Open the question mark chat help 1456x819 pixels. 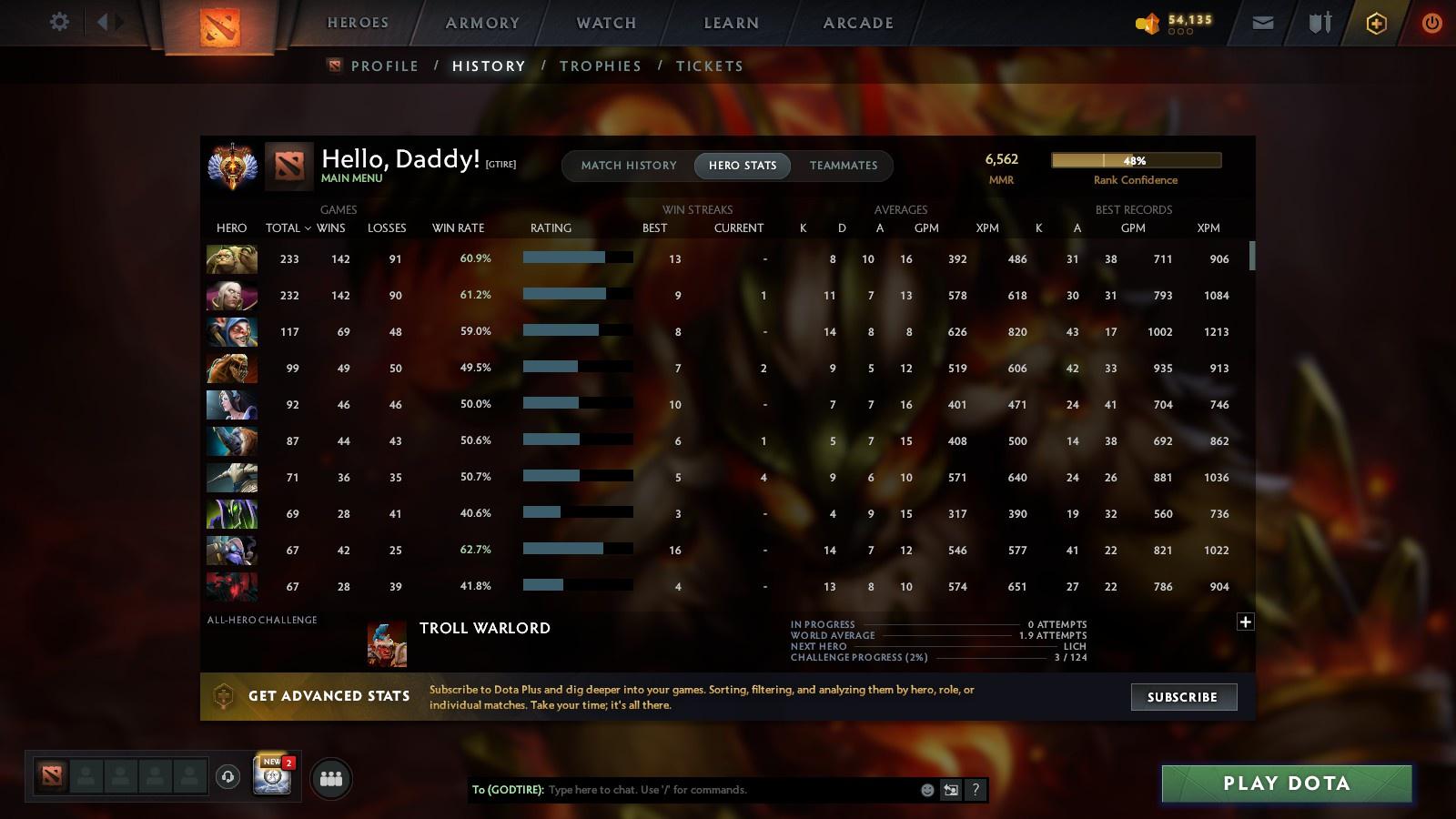tap(976, 791)
